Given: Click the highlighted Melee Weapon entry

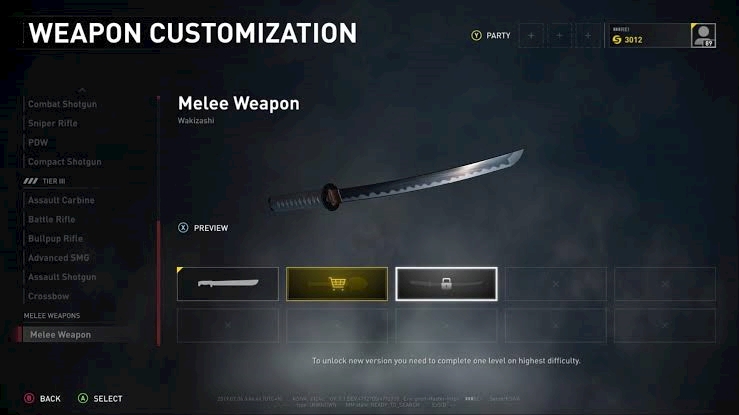Looking at the screenshot, I should click(x=61, y=335).
